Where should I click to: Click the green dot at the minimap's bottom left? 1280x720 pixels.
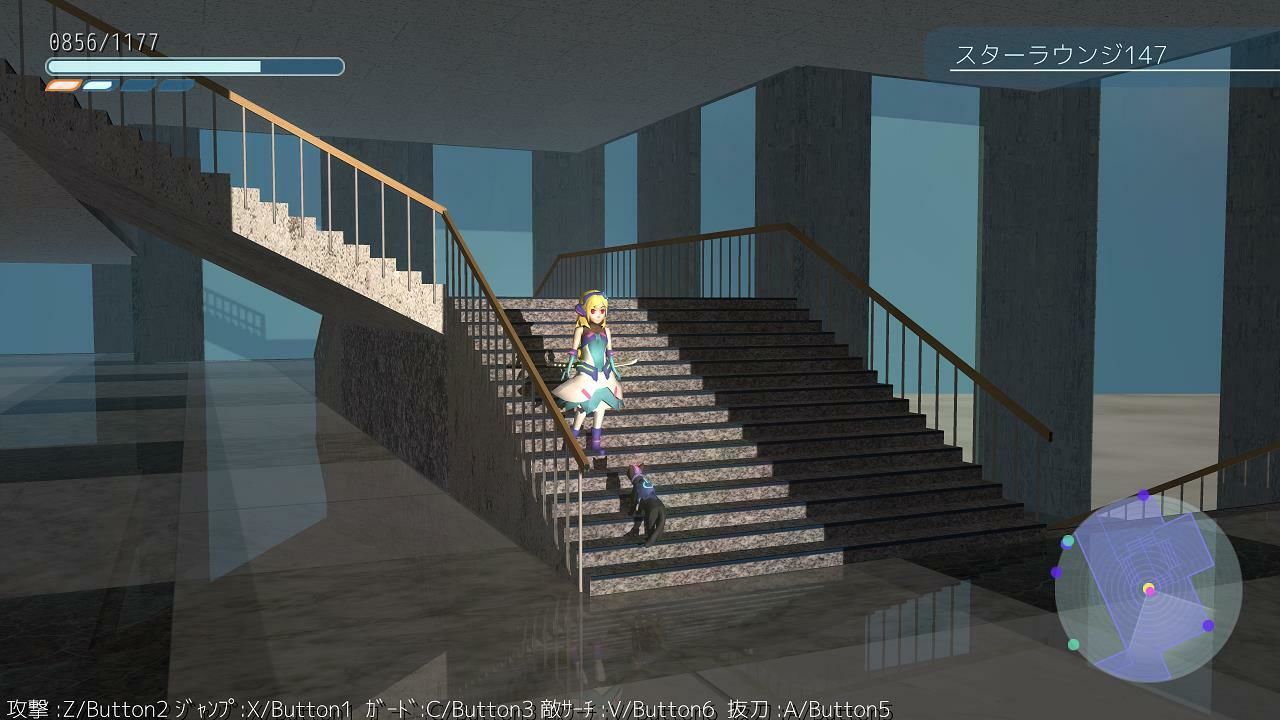point(1074,644)
